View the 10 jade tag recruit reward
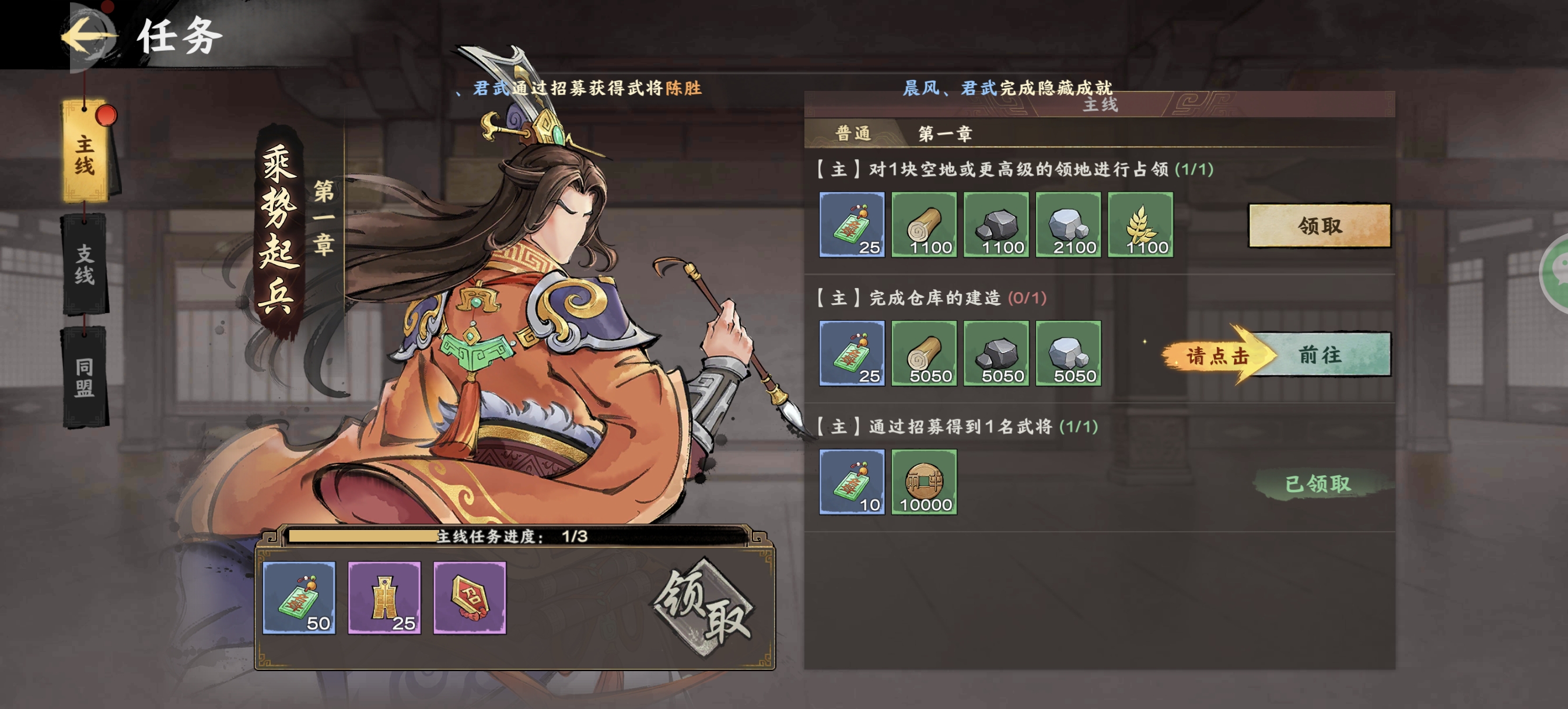 (x=852, y=482)
